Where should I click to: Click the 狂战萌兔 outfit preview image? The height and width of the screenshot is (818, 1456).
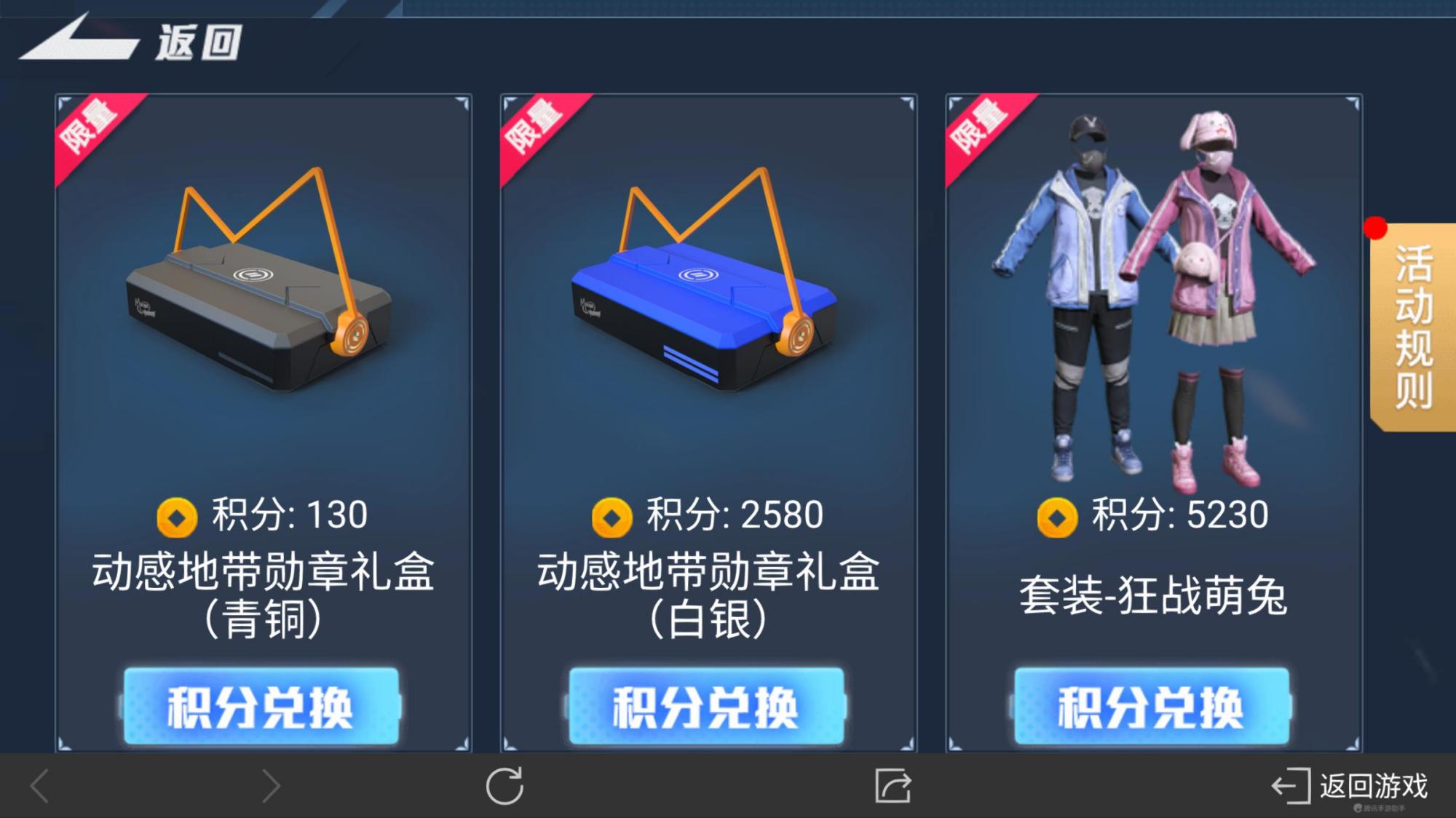click(1150, 291)
